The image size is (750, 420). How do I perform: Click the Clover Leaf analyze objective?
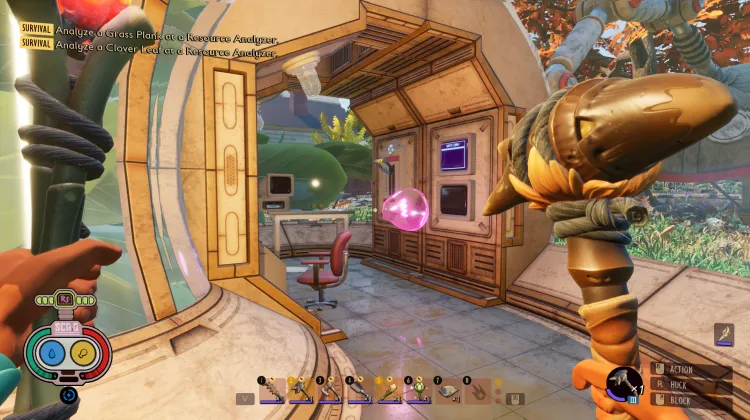(x=165, y=44)
